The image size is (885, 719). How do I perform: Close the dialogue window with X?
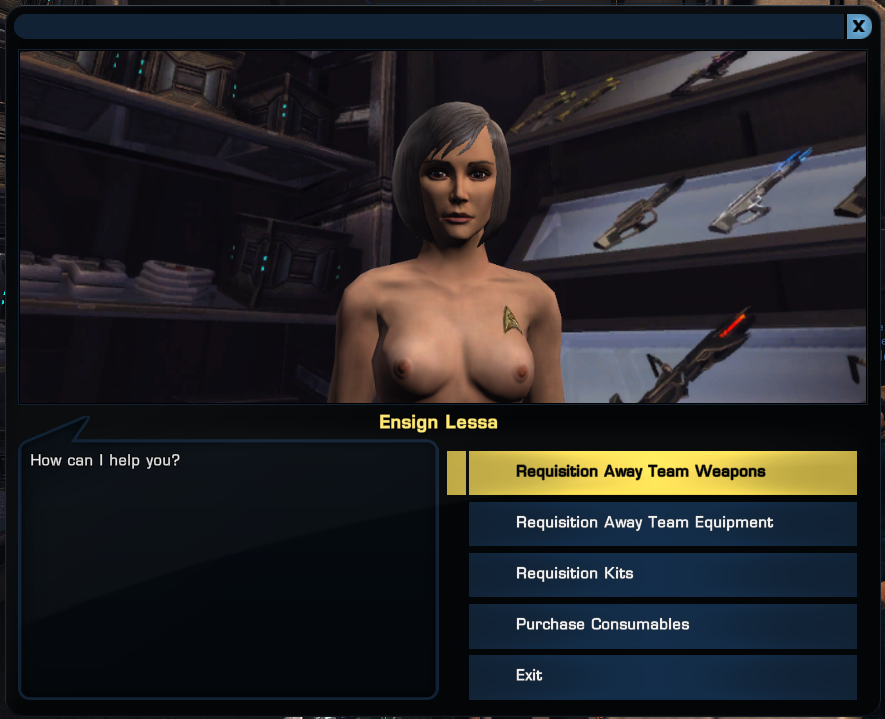[x=858, y=27]
